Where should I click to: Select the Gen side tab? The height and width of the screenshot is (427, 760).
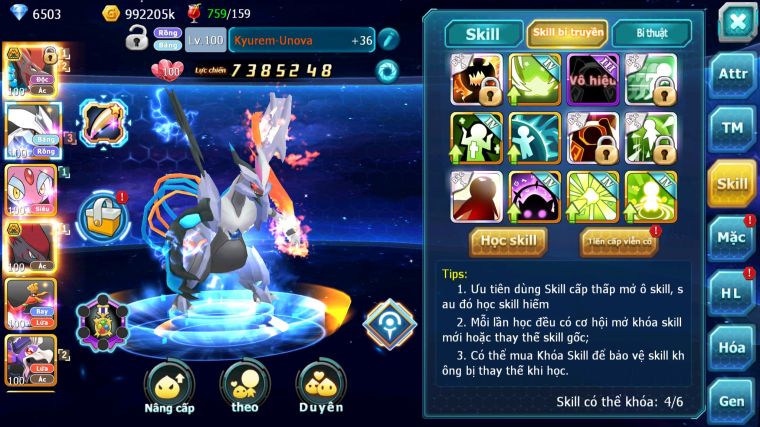pos(732,401)
